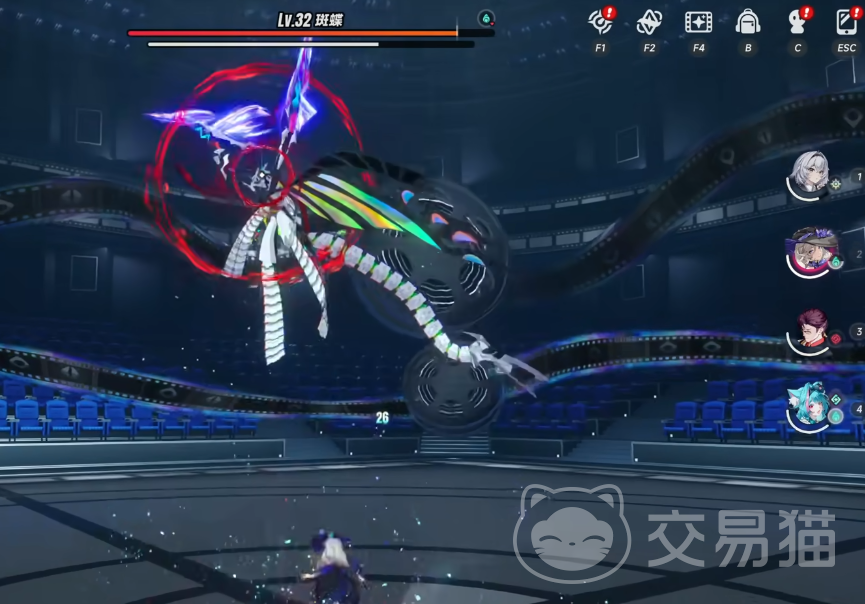
Task: Switch to the teal-haired cat-eared party member
Action: pos(809,407)
